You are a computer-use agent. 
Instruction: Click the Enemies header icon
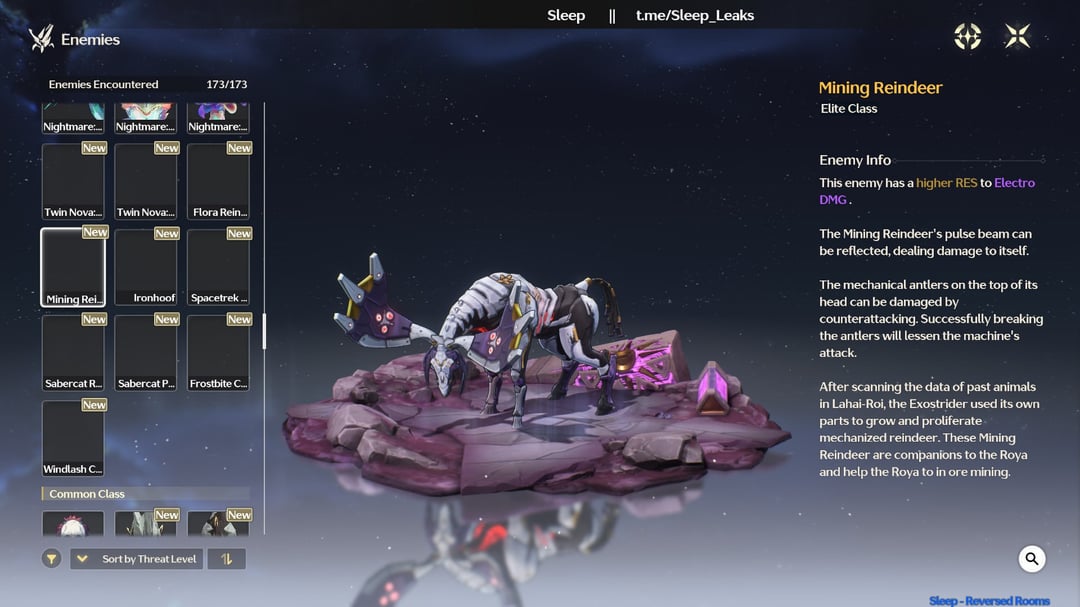[x=41, y=39]
